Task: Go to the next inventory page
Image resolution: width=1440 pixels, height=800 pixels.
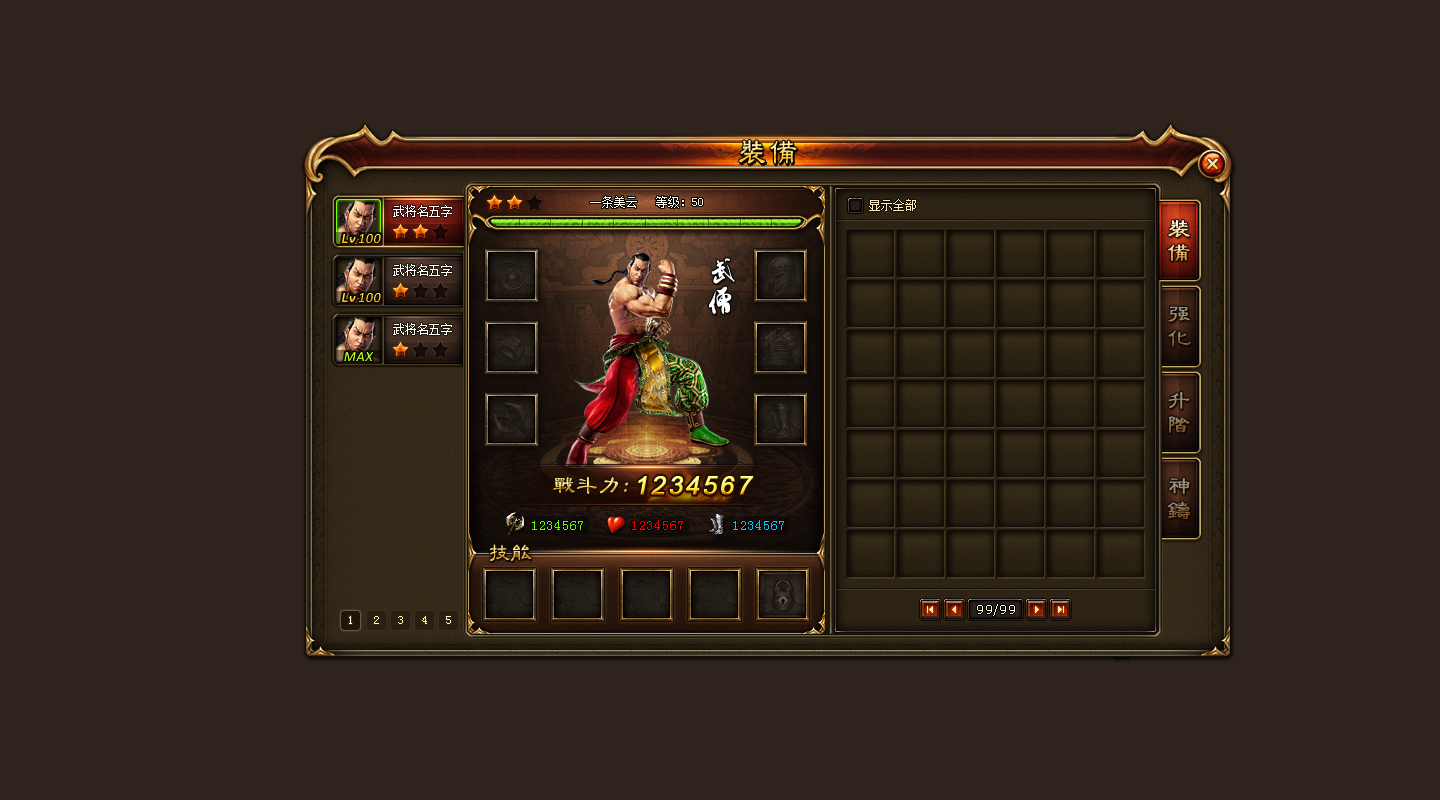Action: [1036, 610]
